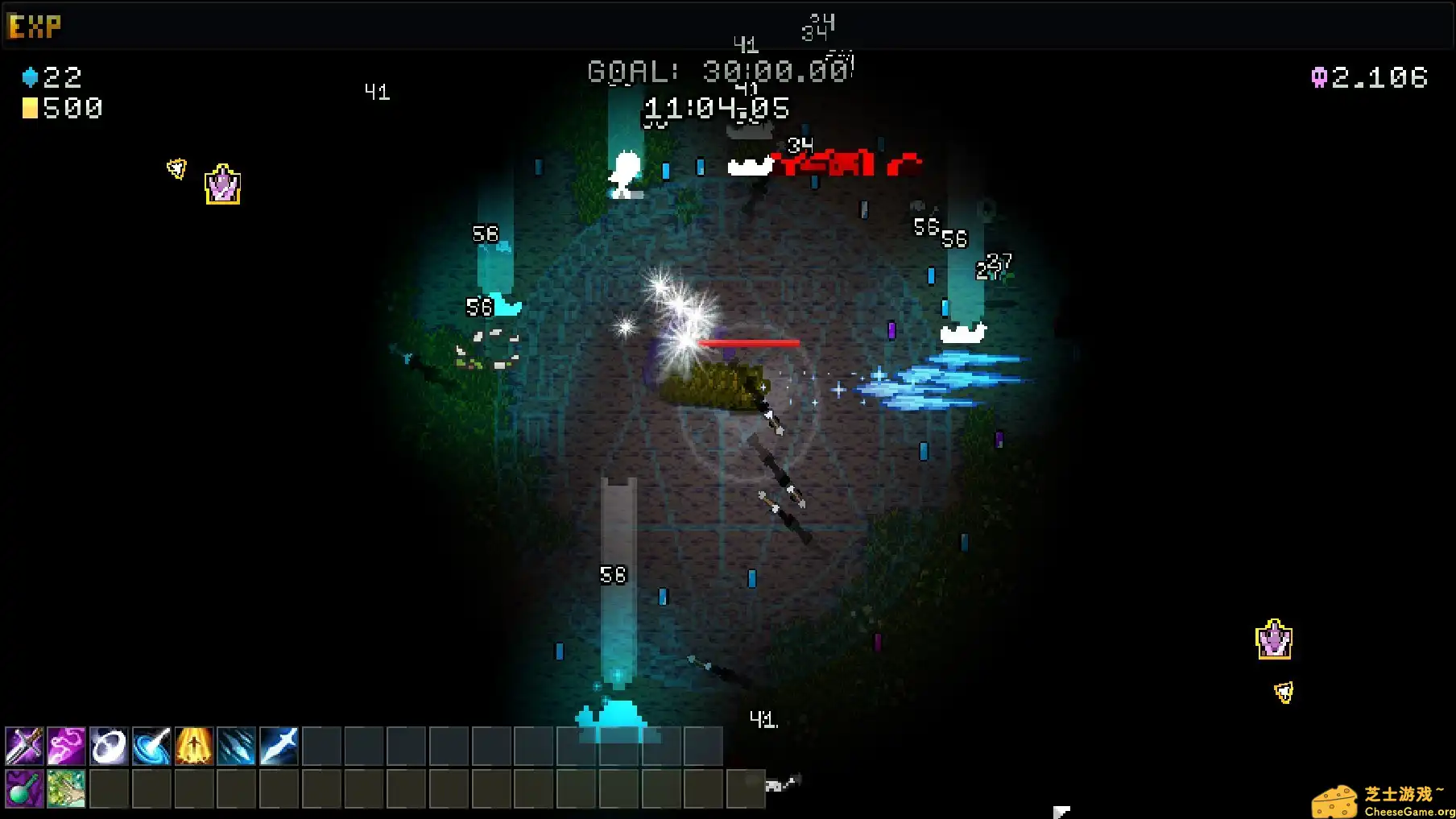Select the treasure map item icon
Screen dimensions: 1456x819
[x=67, y=789]
